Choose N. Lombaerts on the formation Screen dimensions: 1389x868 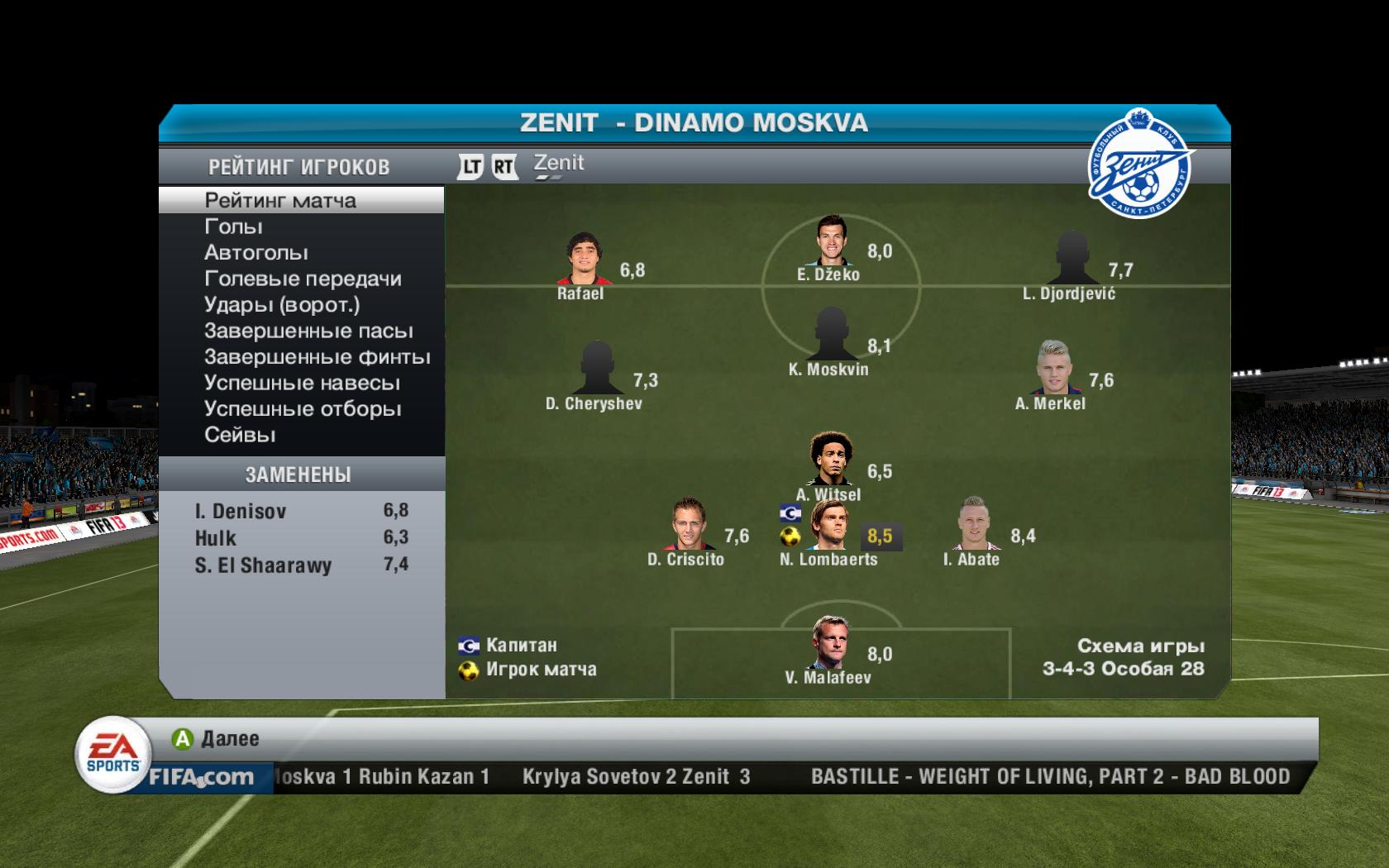829,526
